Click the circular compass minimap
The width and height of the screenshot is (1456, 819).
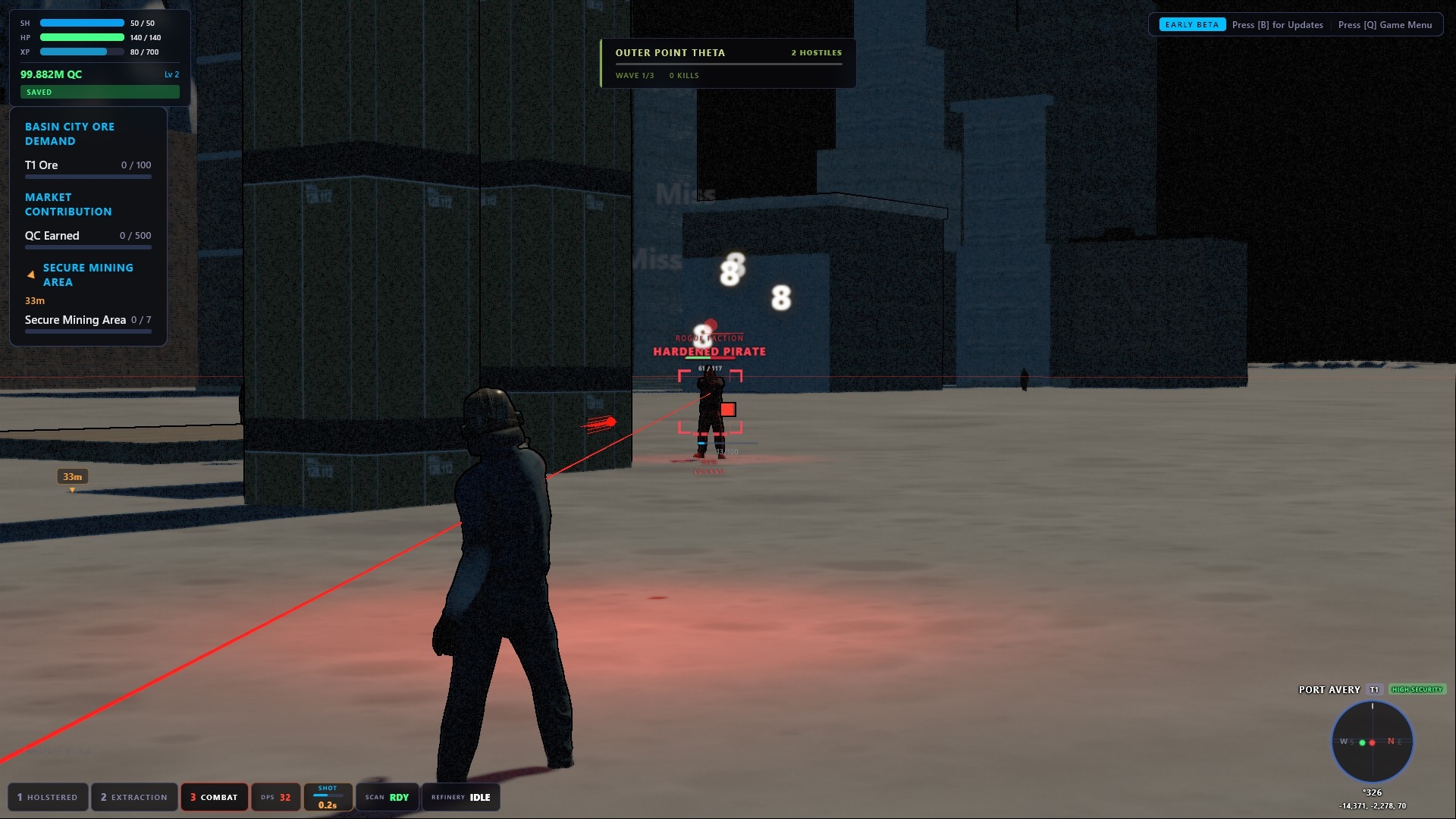click(x=1372, y=742)
